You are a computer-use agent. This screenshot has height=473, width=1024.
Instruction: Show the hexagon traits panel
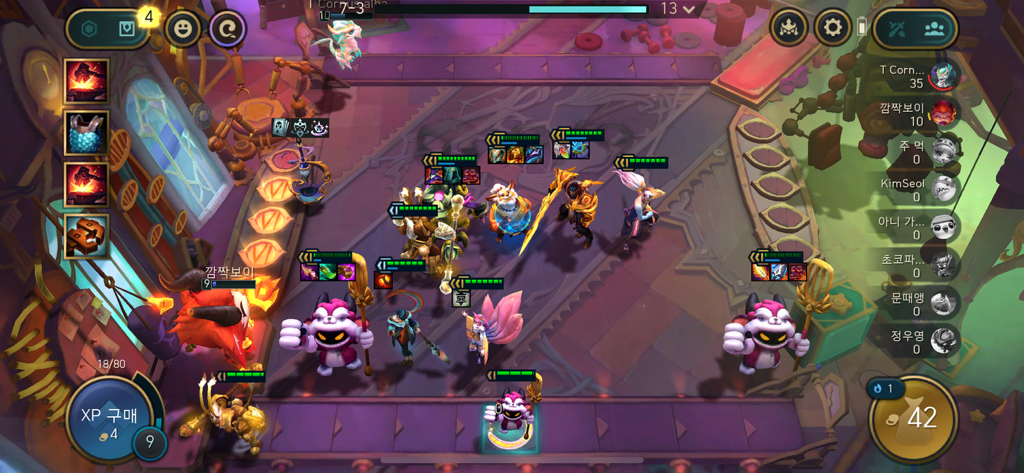(89, 29)
